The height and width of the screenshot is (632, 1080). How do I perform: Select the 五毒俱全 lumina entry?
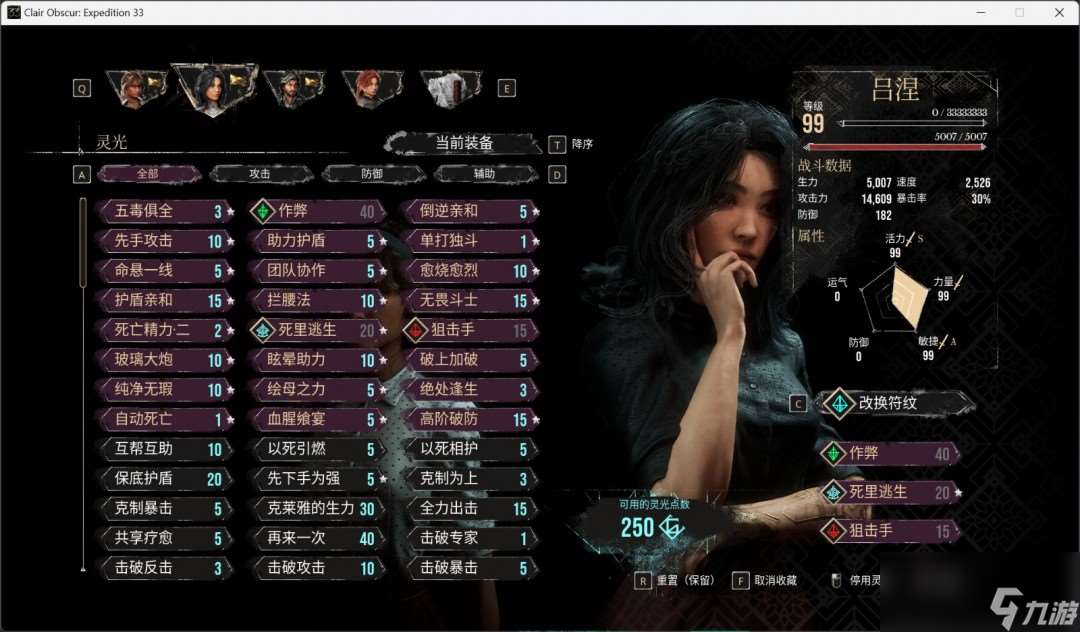tap(160, 211)
